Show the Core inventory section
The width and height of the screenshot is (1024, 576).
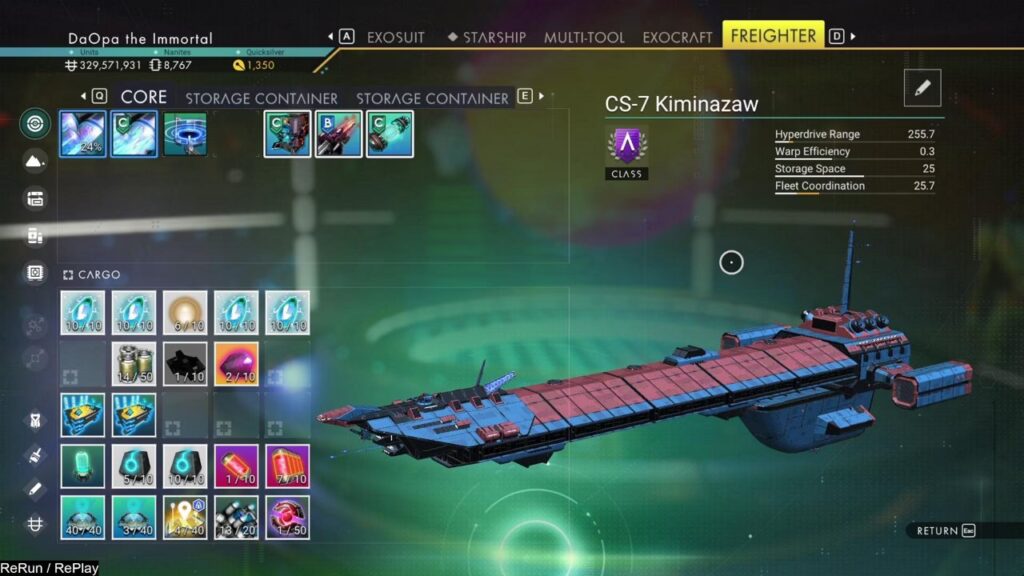point(143,97)
